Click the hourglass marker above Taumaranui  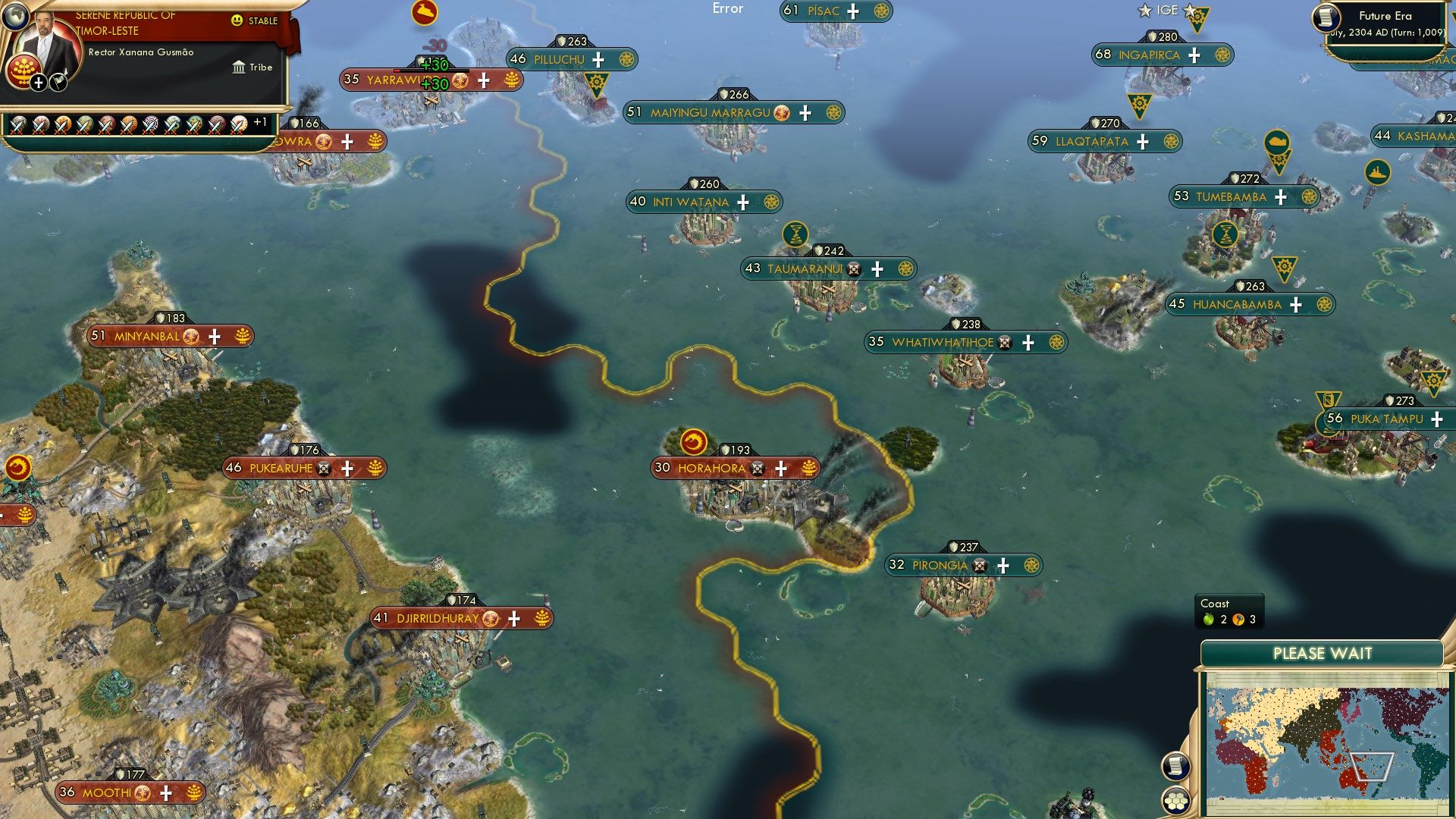click(796, 235)
